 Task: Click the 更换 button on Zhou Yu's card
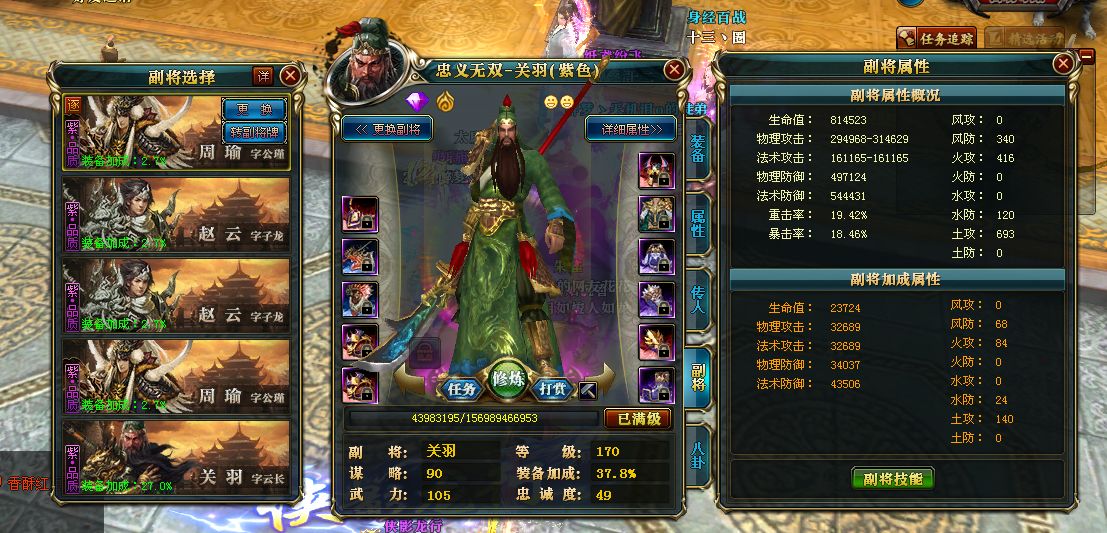coord(253,109)
